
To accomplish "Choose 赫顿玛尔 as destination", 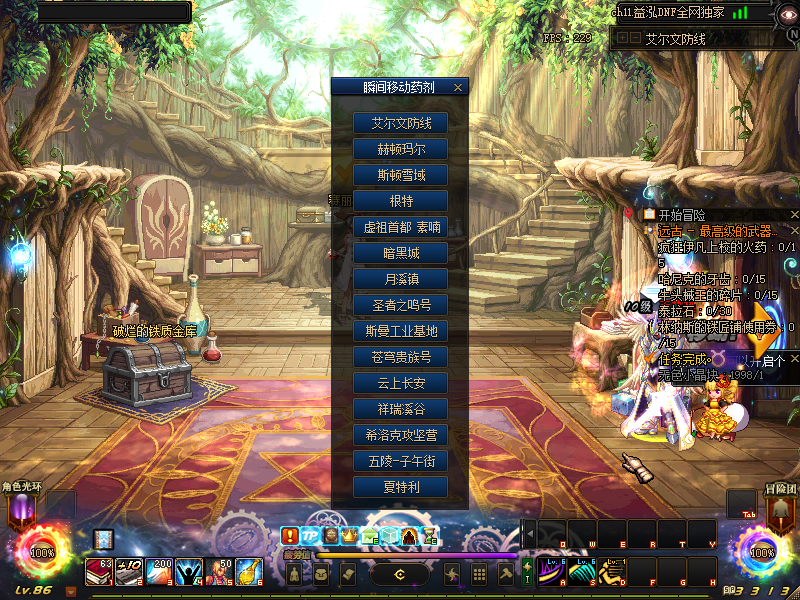I will pos(400,149).
